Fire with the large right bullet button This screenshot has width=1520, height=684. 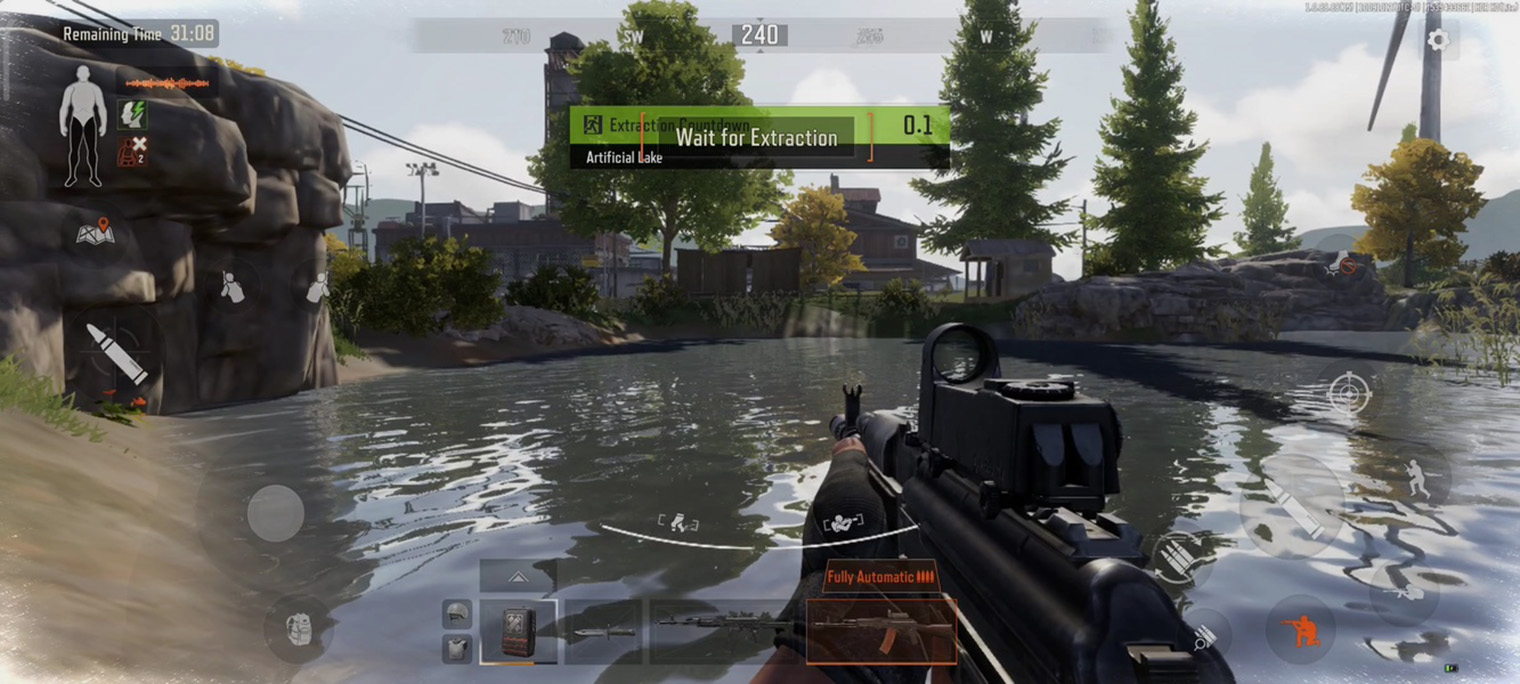[1292, 506]
